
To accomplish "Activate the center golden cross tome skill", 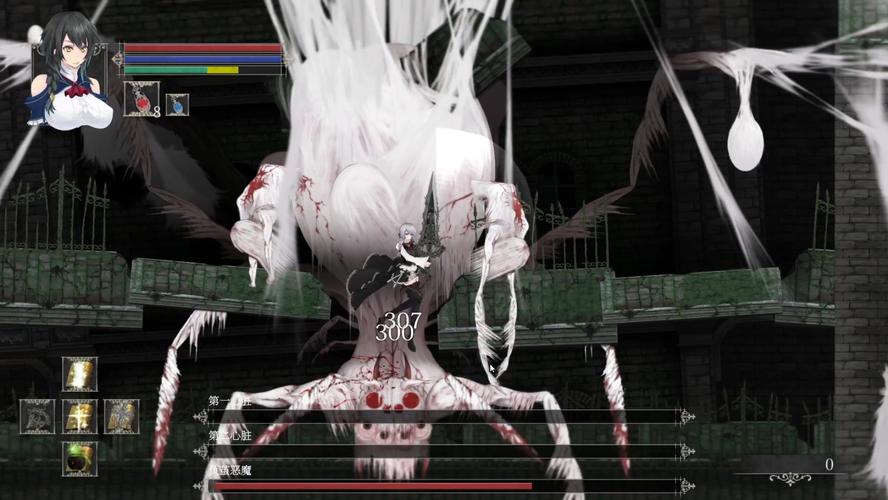I will [80, 416].
